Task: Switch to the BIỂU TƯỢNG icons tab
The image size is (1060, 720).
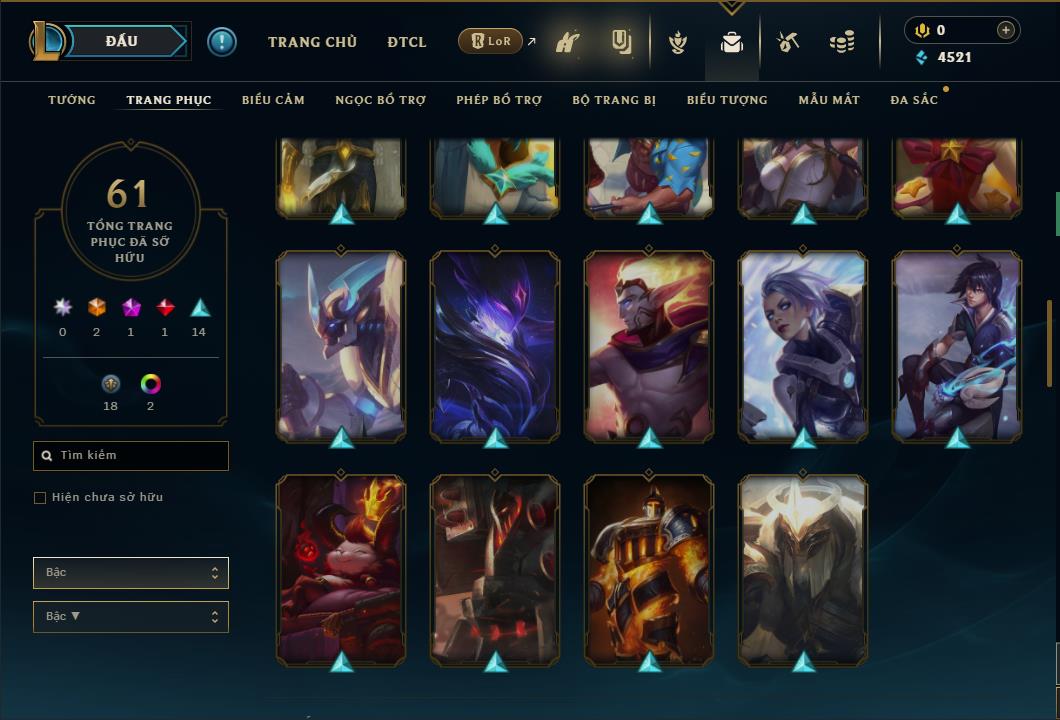Action: (727, 100)
